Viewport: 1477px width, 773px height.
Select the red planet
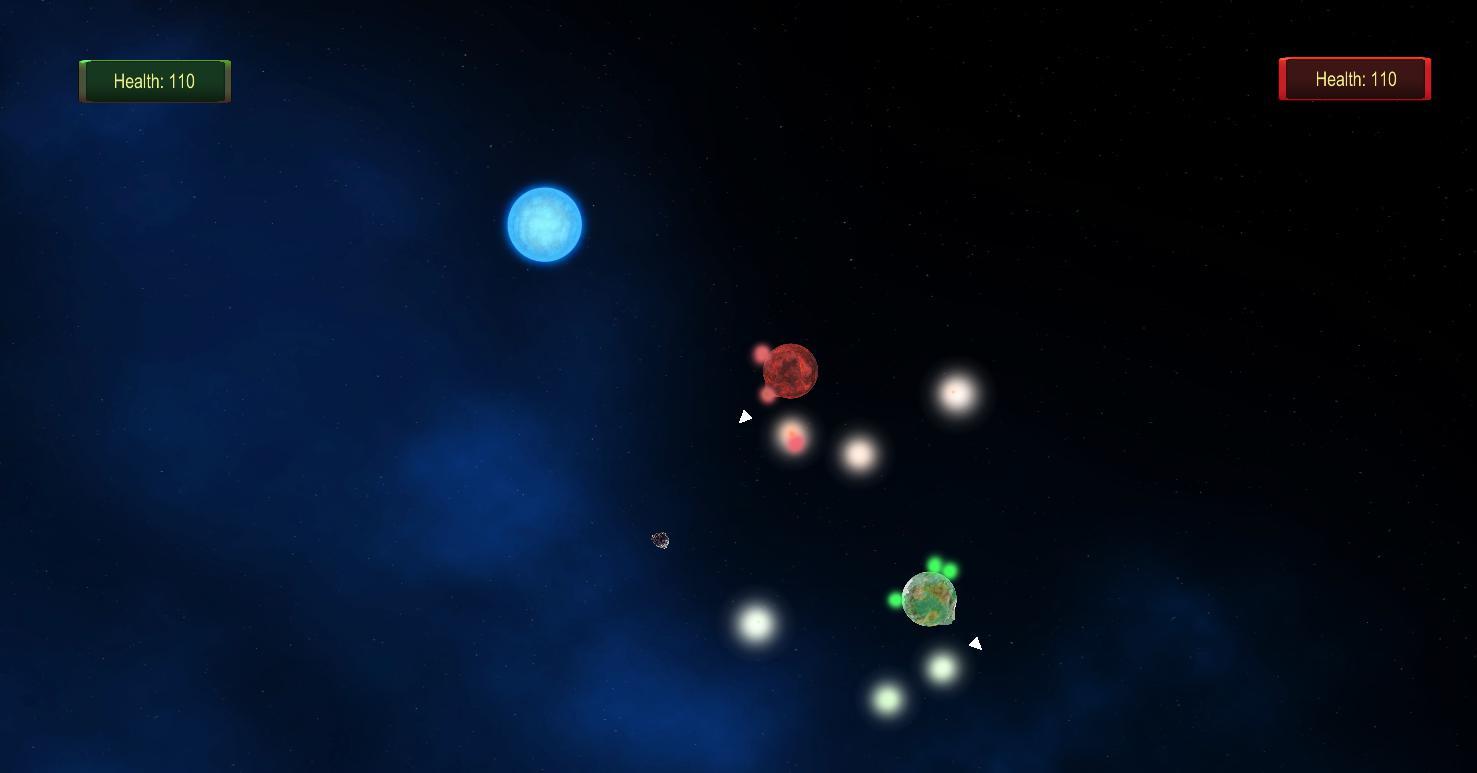(791, 371)
